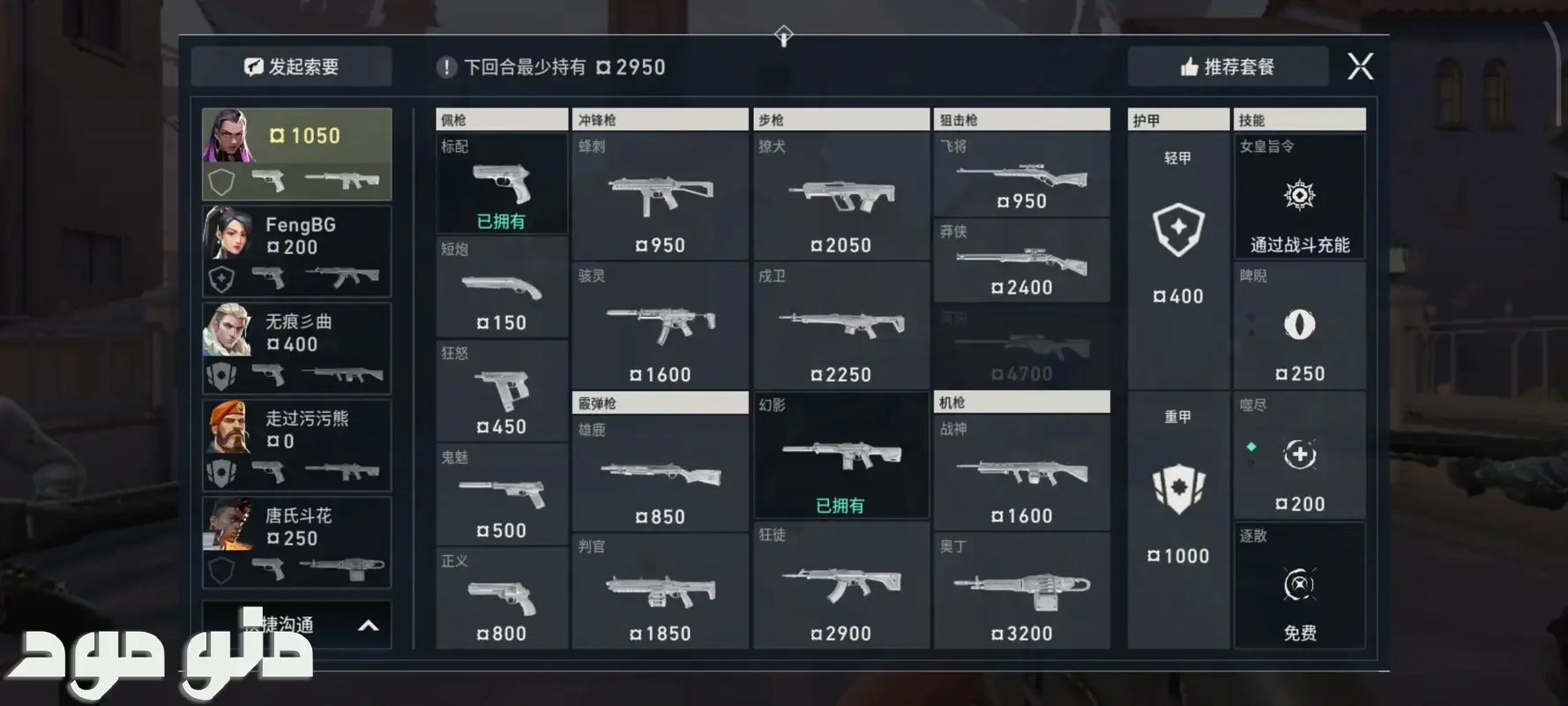The image size is (1568, 706).
Task: Select the 雄鹿 shotgun for 850
Action: point(660,475)
